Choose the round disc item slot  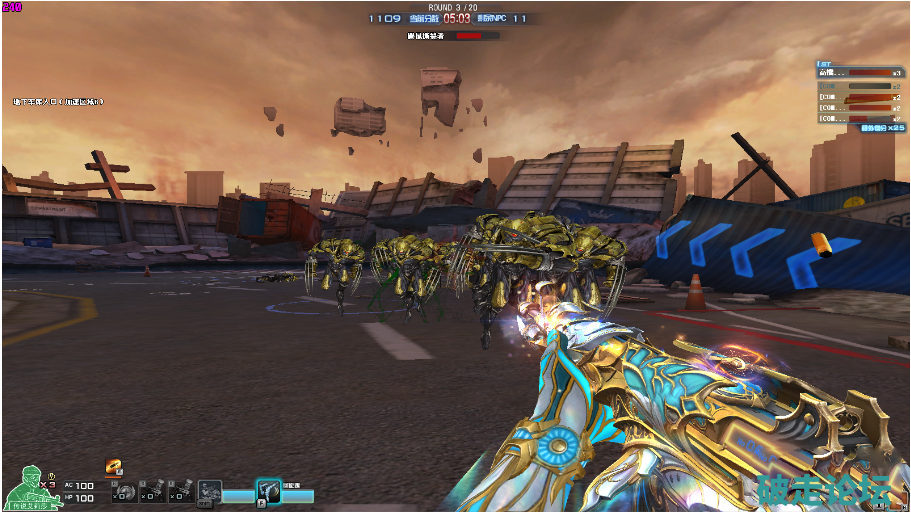click(x=124, y=490)
